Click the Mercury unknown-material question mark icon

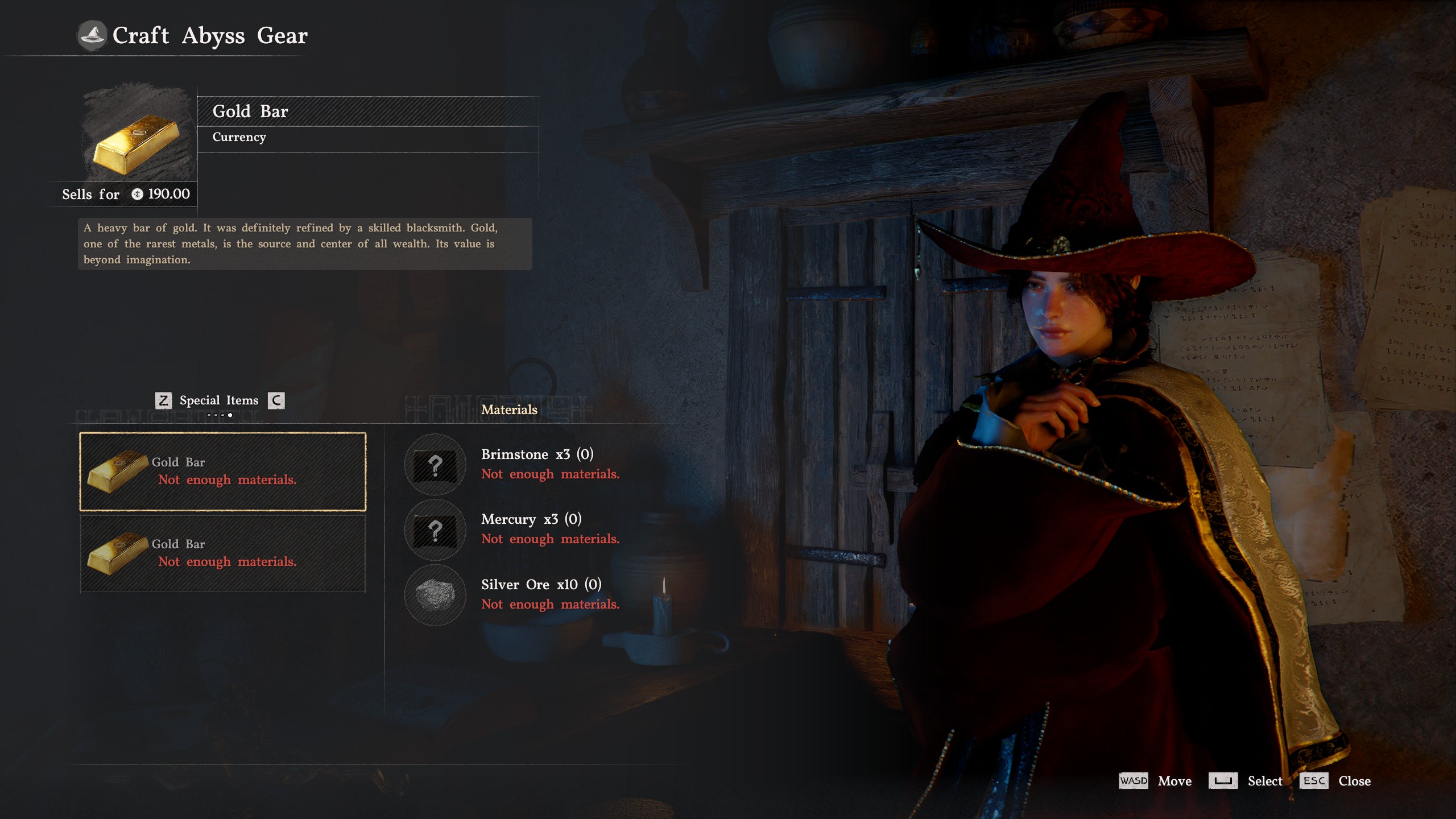pos(435,530)
